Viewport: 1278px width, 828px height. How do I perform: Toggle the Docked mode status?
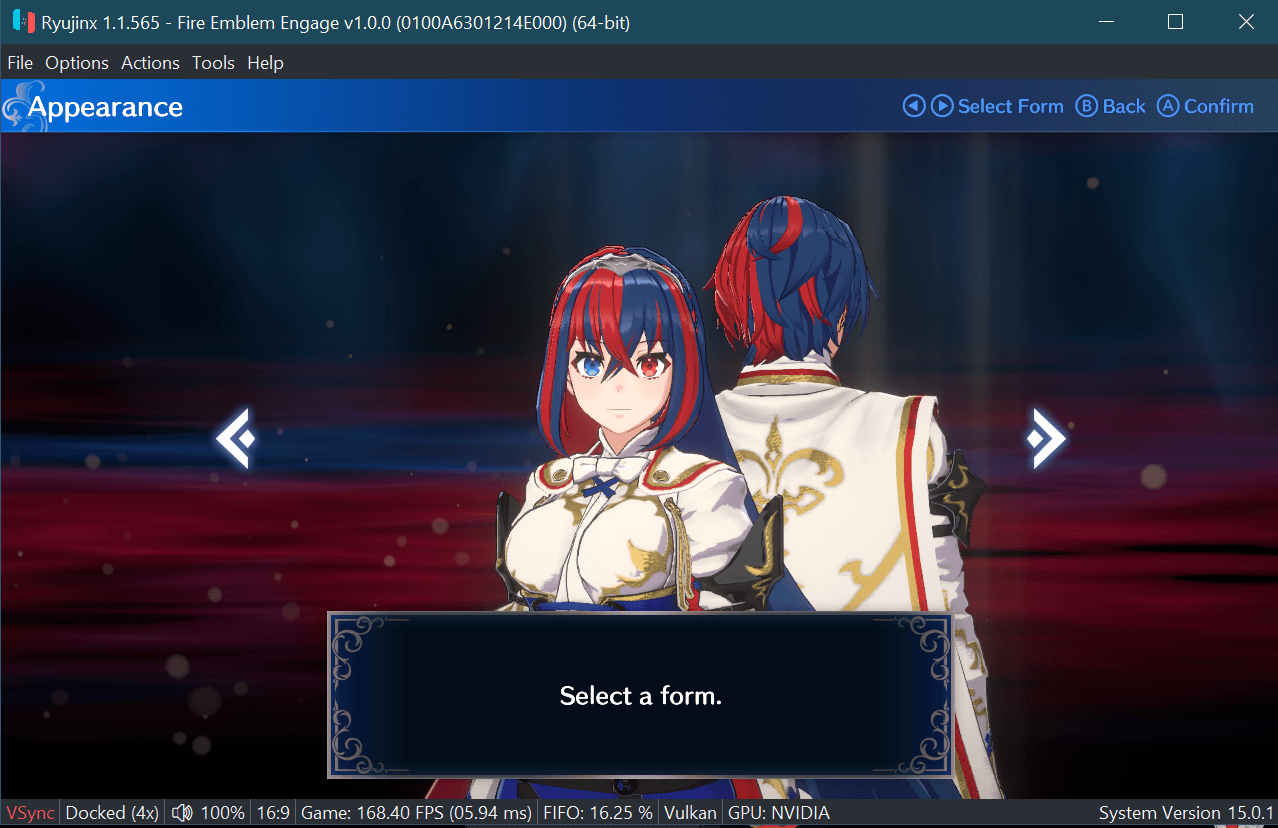112,813
